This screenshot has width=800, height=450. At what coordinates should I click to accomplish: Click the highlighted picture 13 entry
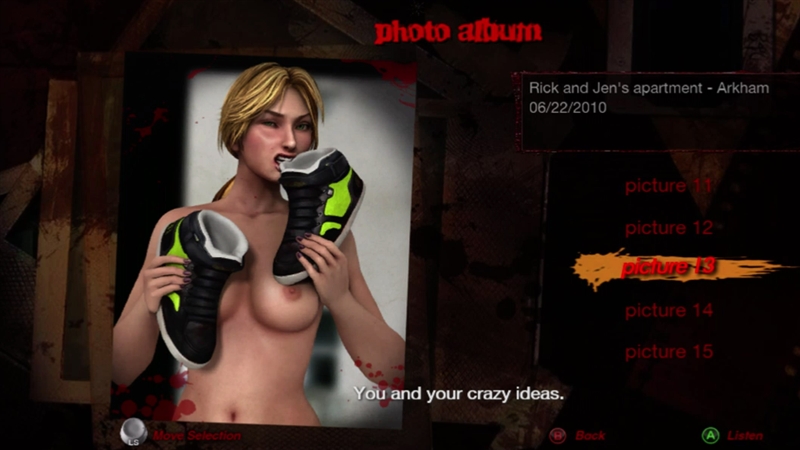click(668, 268)
